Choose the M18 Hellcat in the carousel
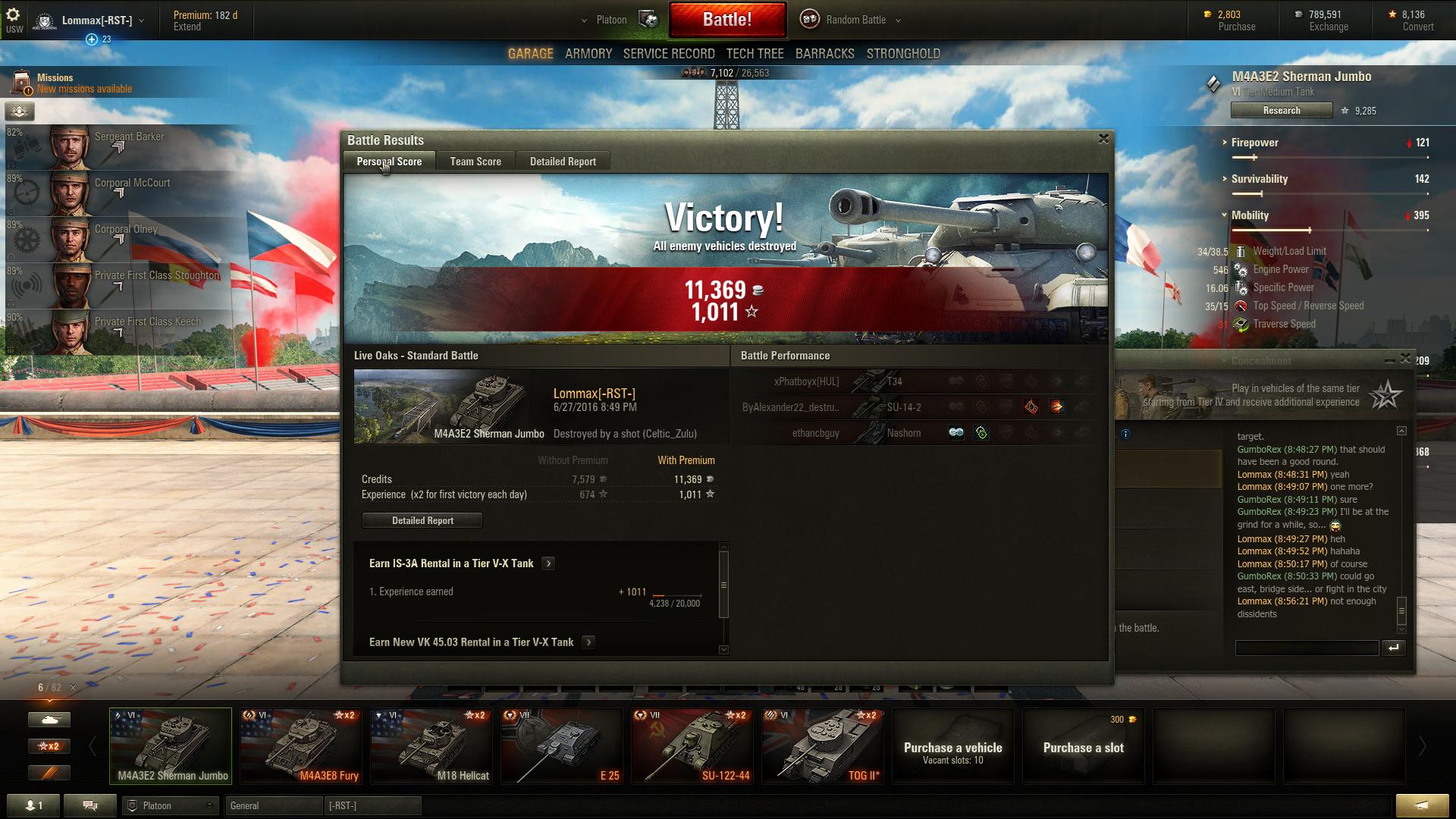 tap(431, 746)
